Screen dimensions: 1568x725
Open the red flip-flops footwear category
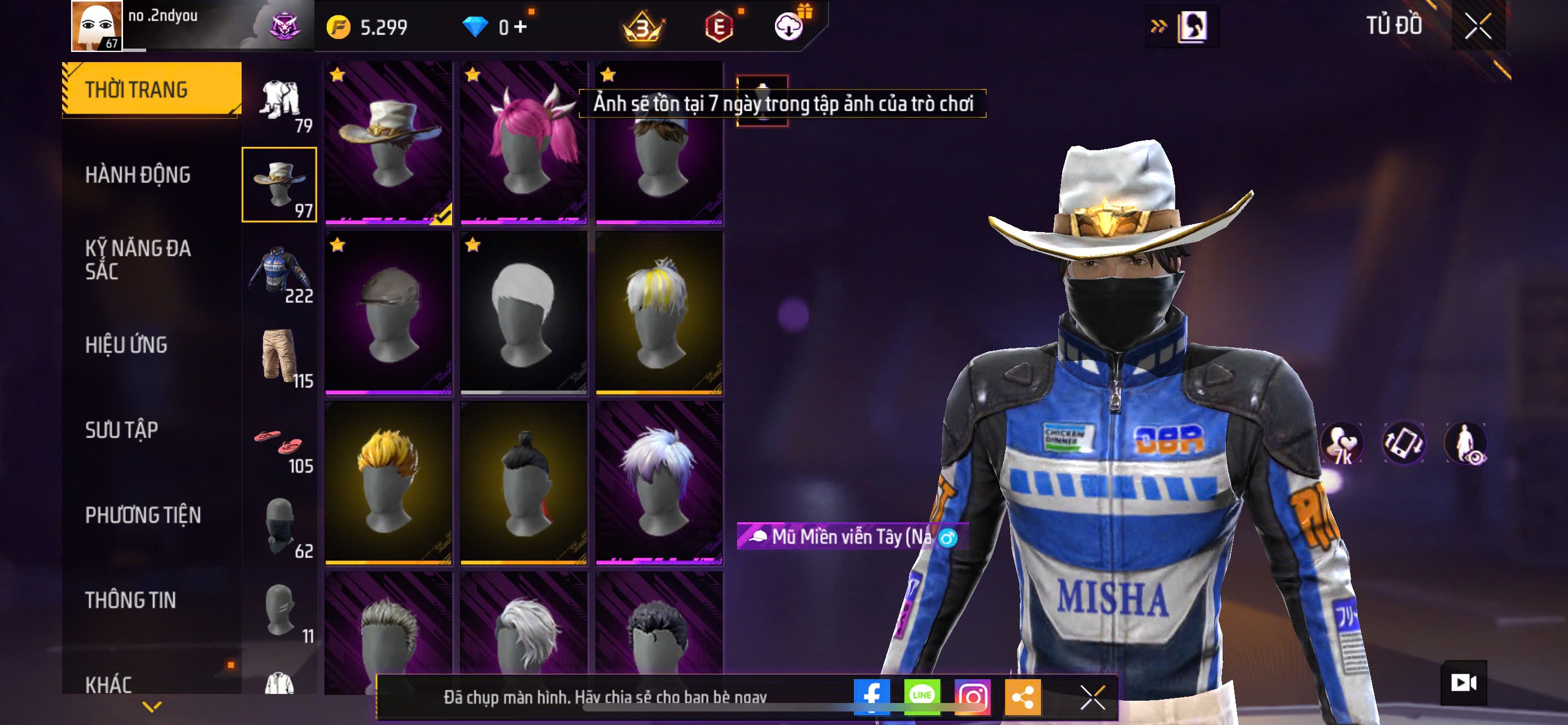[x=279, y=443]
